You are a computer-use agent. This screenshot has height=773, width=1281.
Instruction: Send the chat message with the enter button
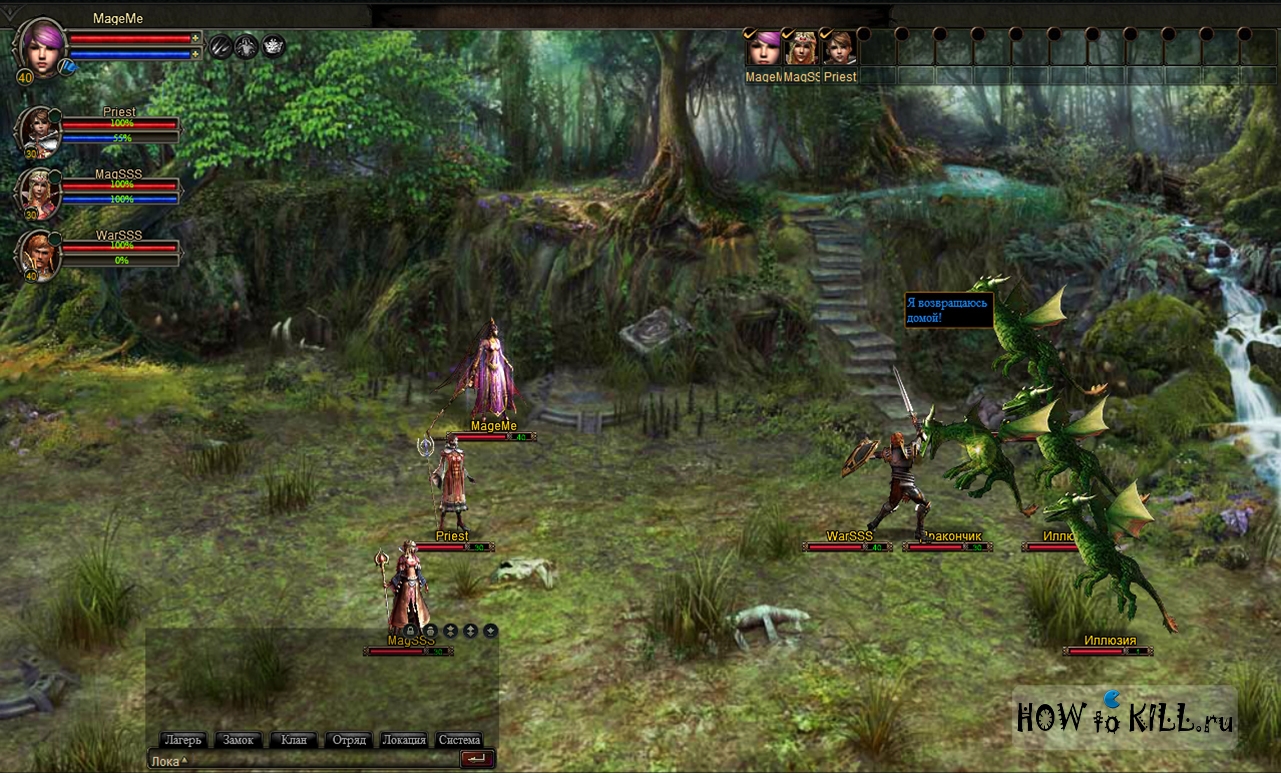click(478, 759)
